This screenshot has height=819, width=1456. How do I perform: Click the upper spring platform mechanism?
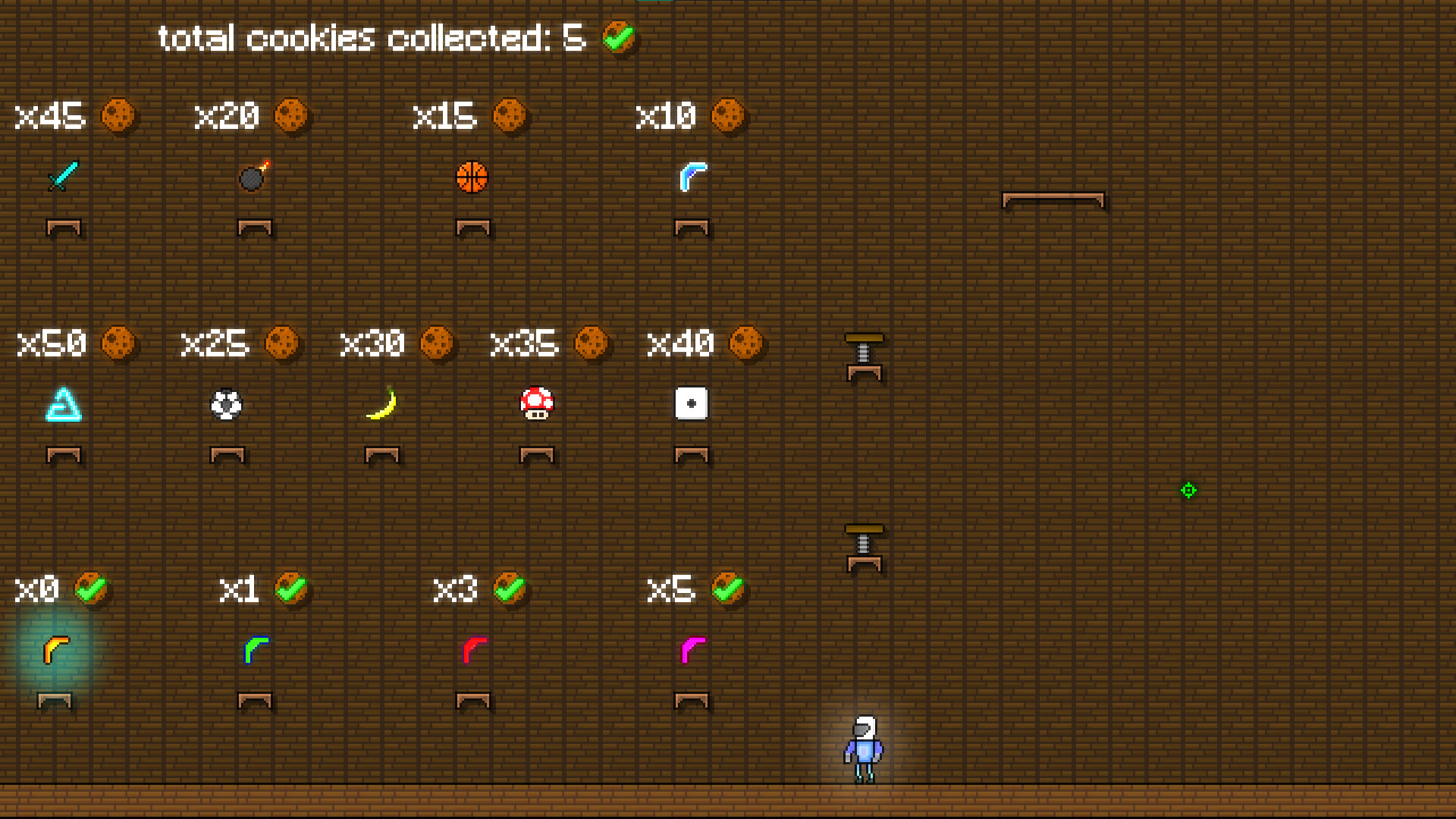point(865,355)
